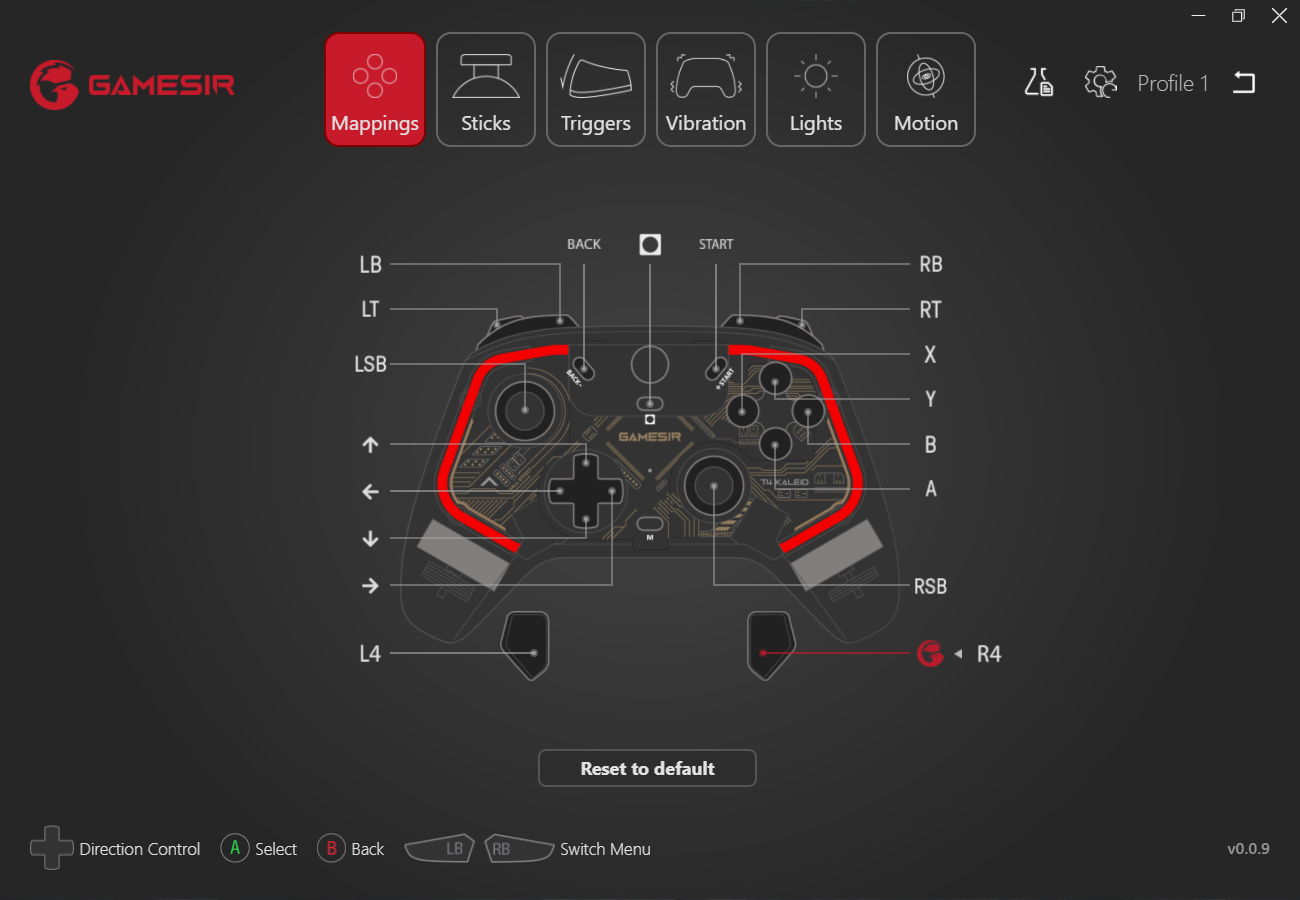Viewport: 1300px width, 900px height.
Task: Click the test lab icon near Profile 1
Action: [1039, 83]
